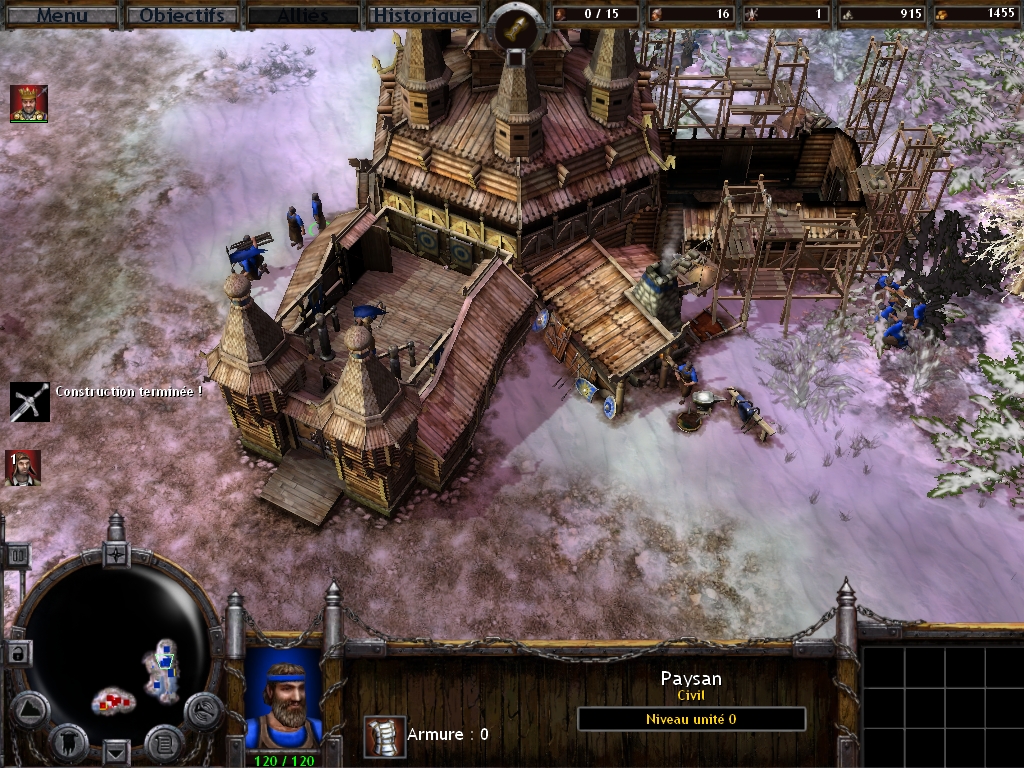
Task: Click the armor icon next to Armure
Action: click(x=384, y=736)
